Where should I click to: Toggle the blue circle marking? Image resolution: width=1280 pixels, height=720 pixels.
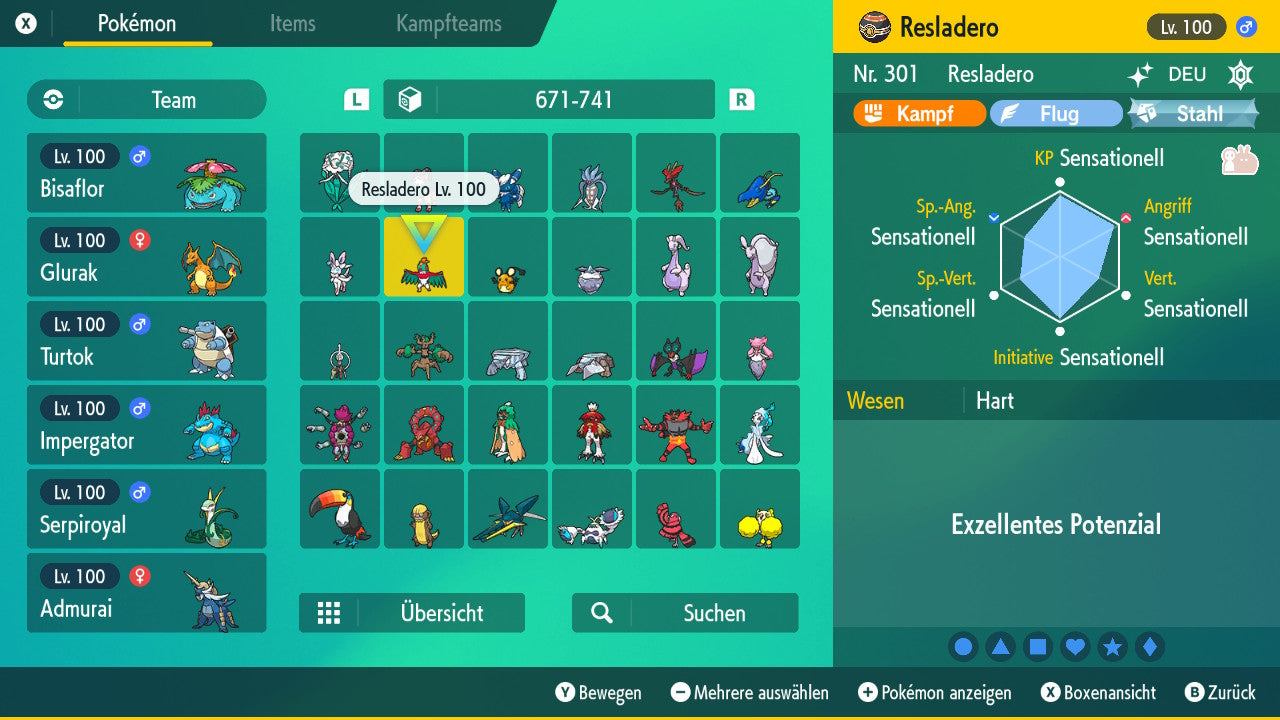pos(963,647)
